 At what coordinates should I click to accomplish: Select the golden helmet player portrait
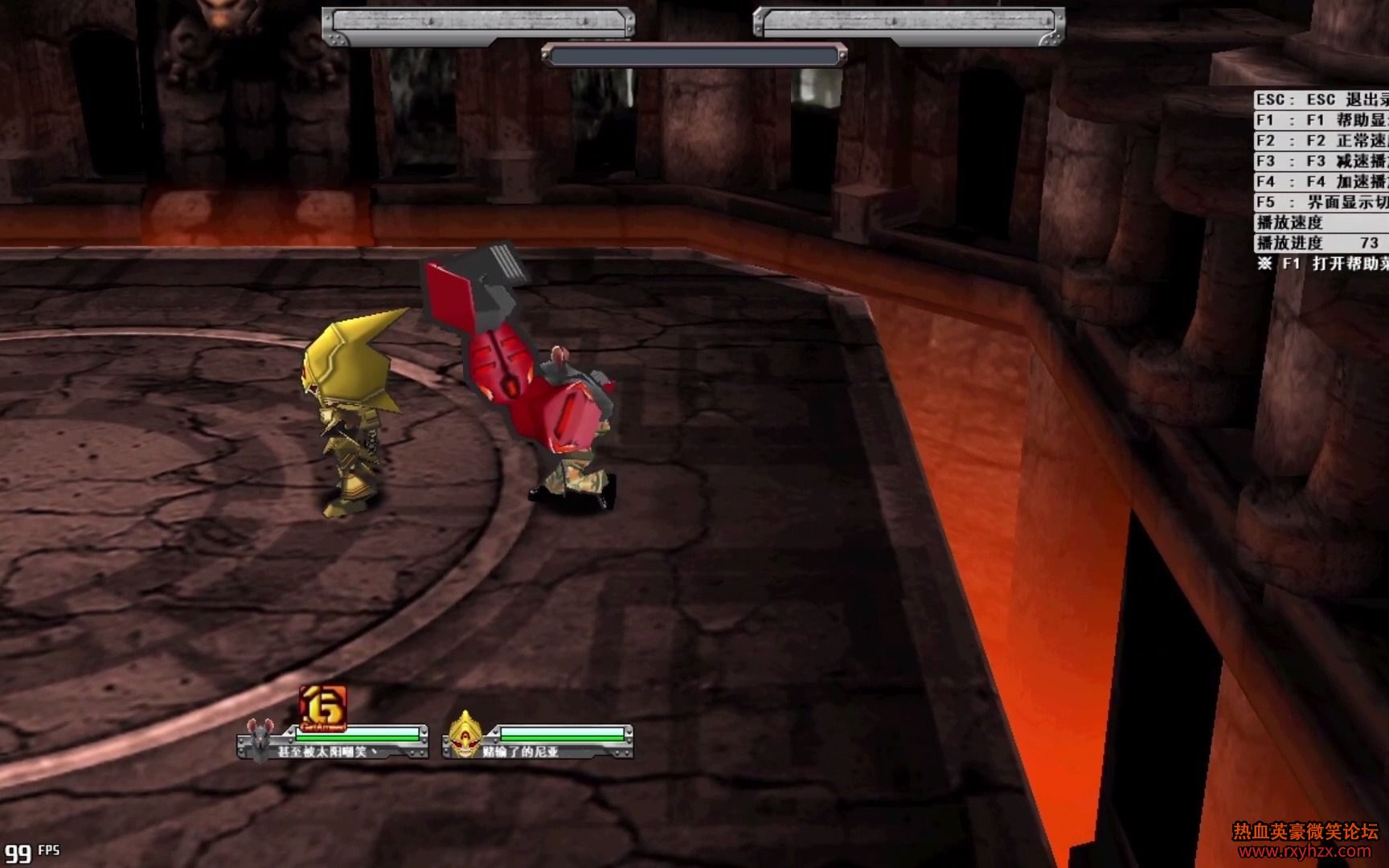[465, 735]
